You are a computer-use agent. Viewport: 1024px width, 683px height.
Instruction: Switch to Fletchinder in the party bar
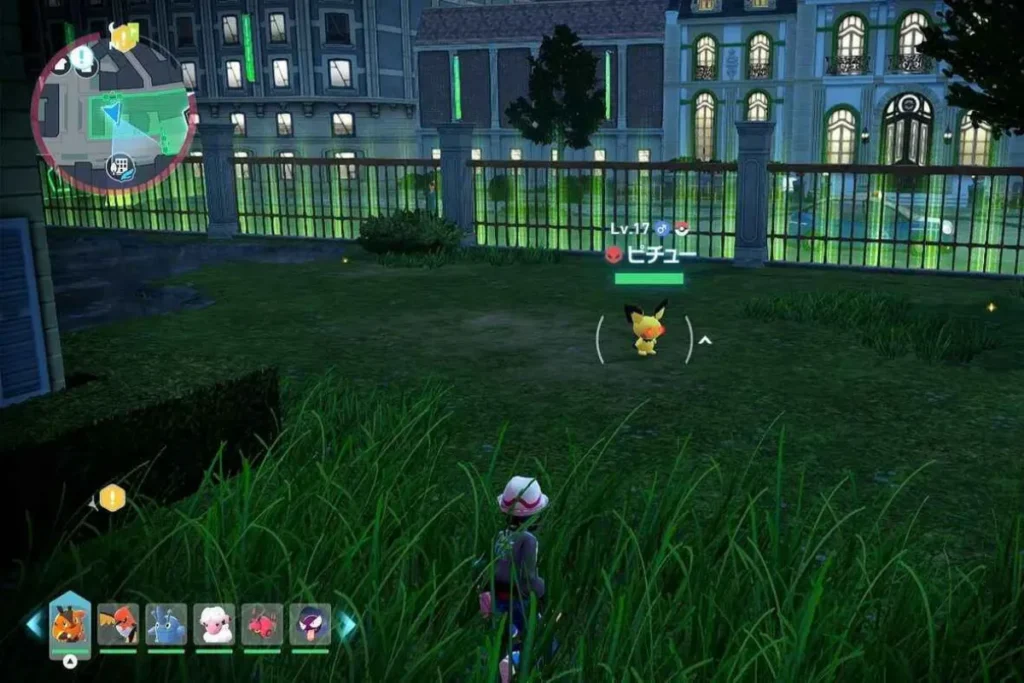point(119,624)
